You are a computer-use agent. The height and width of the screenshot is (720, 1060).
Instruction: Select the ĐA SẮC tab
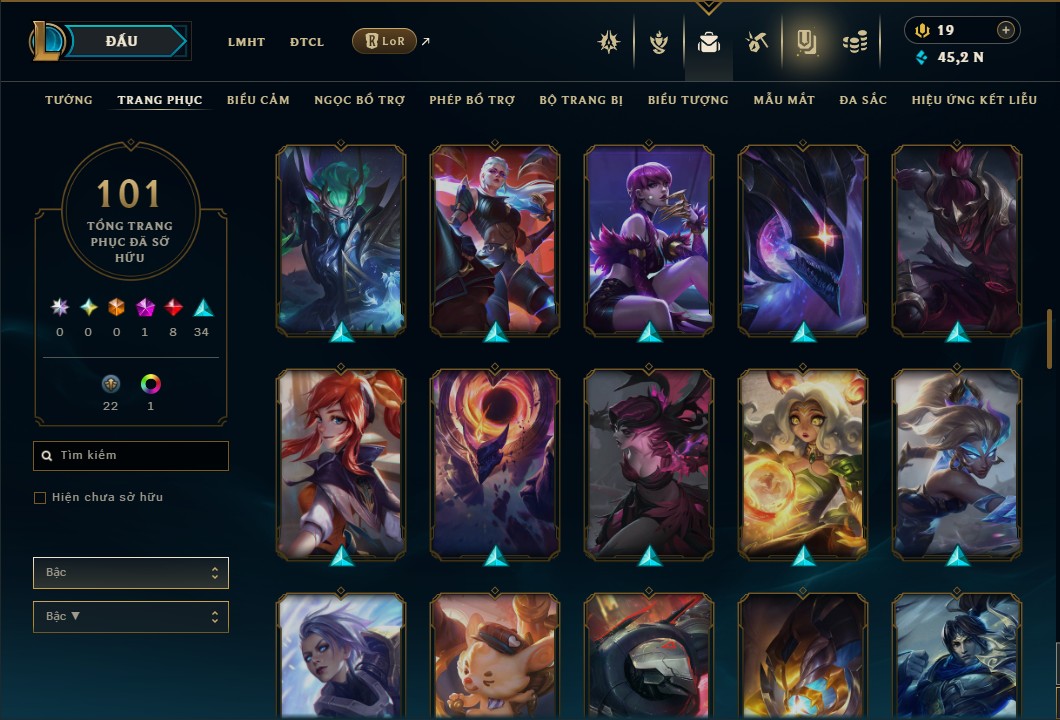click(x=863, y=100)
